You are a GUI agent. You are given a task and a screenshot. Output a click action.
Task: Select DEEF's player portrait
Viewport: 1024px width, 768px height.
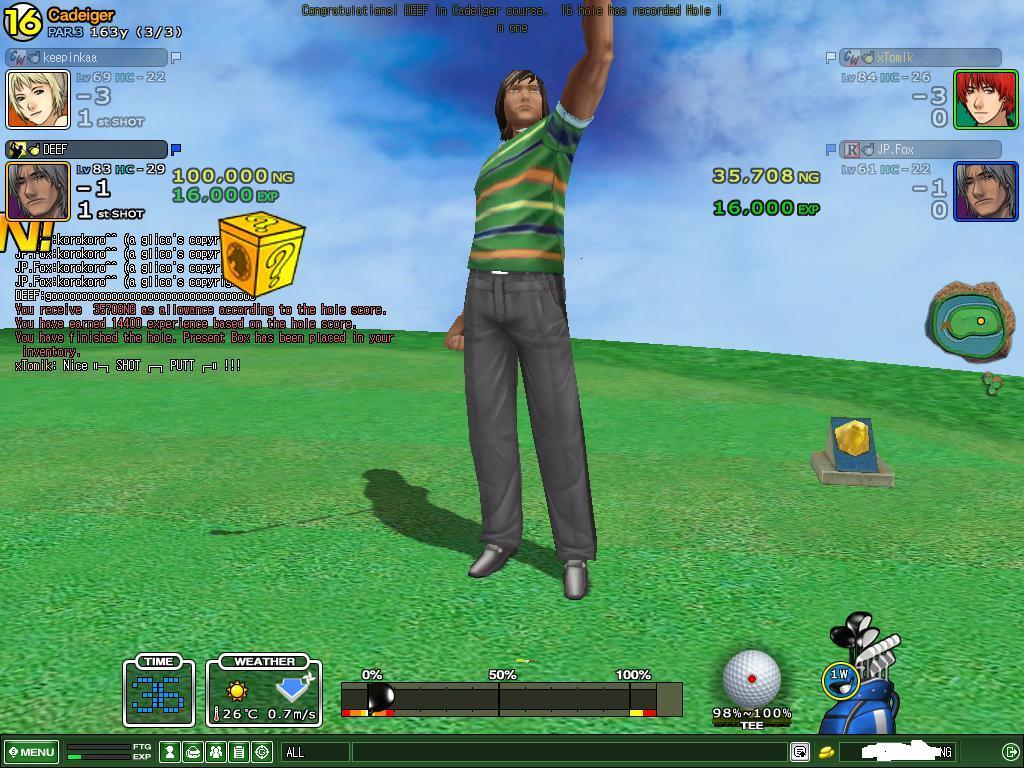point(38,191)
